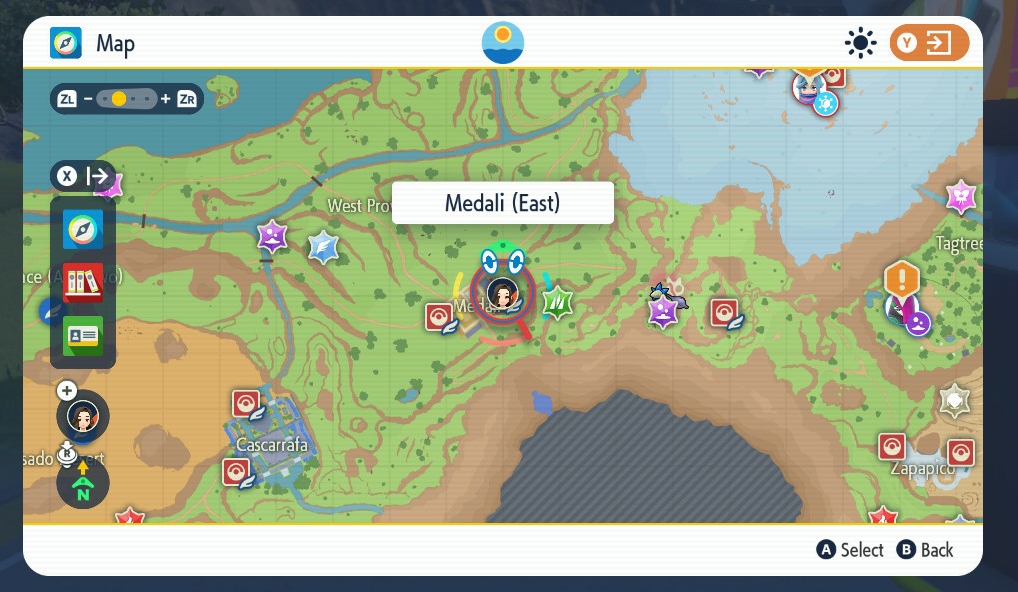Screen dimensions: 1018x592
Task: Choose the pink Tera Raid crystal near Tagtree
Action: coord(961,196)
